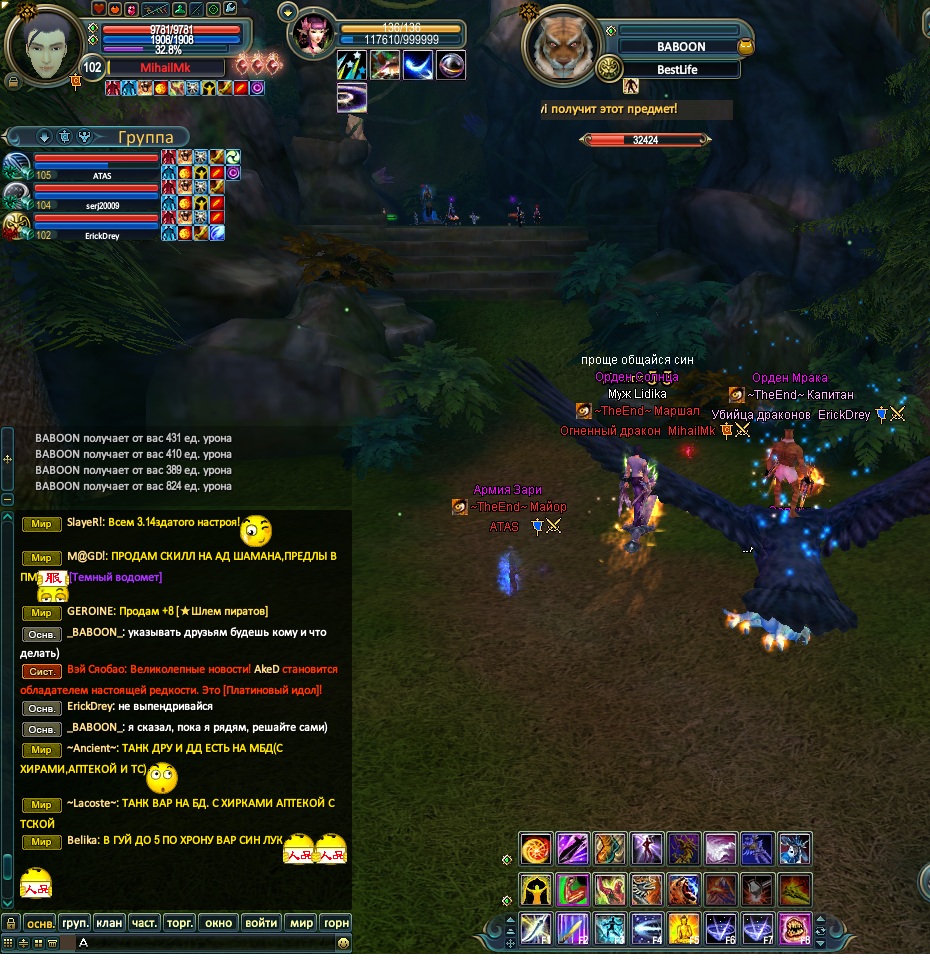Screen dimensions: 930x966
Task: Open the "мир" world chat tab
Action: click(300, 923)
